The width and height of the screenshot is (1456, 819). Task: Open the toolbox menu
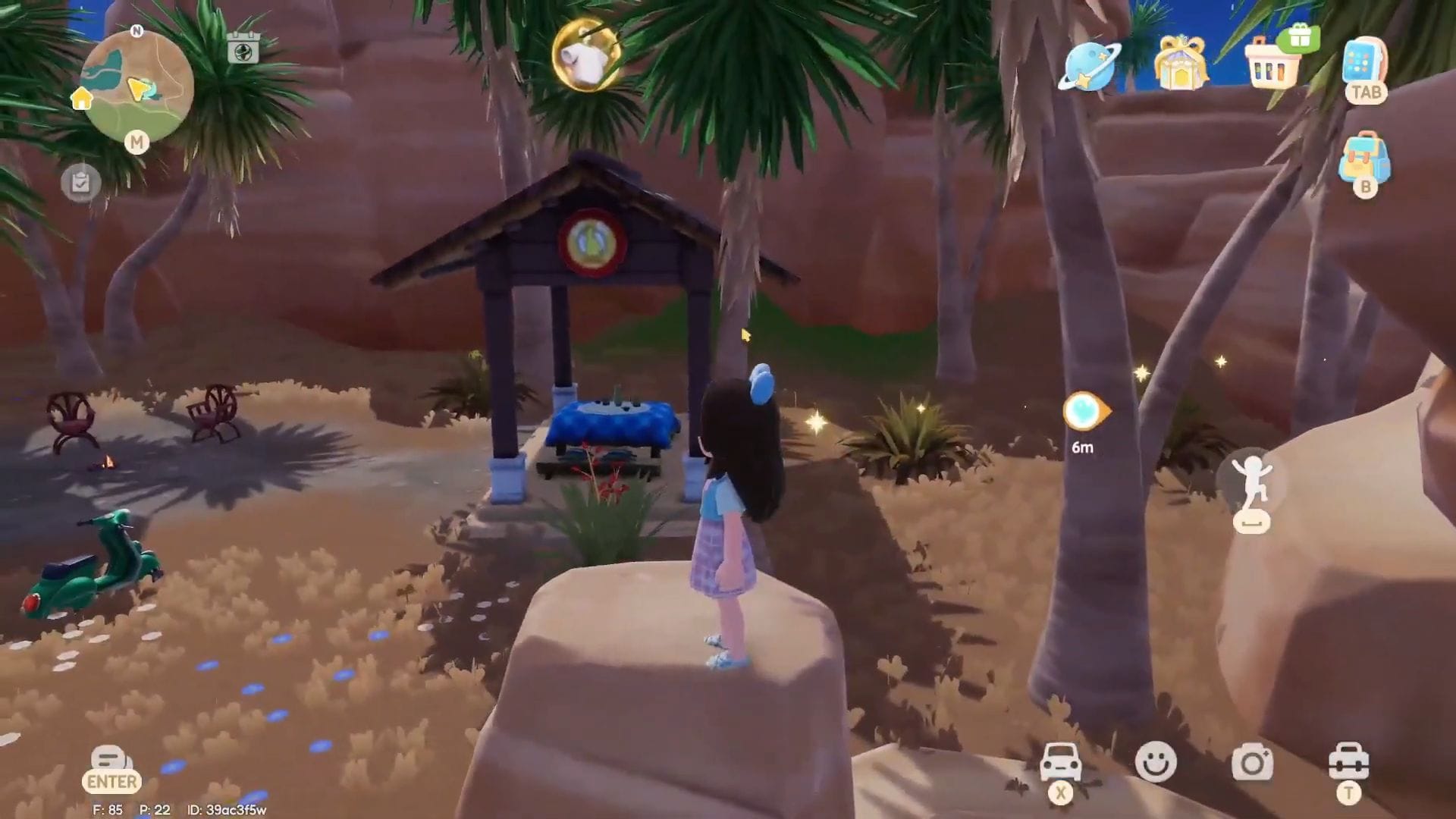[1348, 761]
